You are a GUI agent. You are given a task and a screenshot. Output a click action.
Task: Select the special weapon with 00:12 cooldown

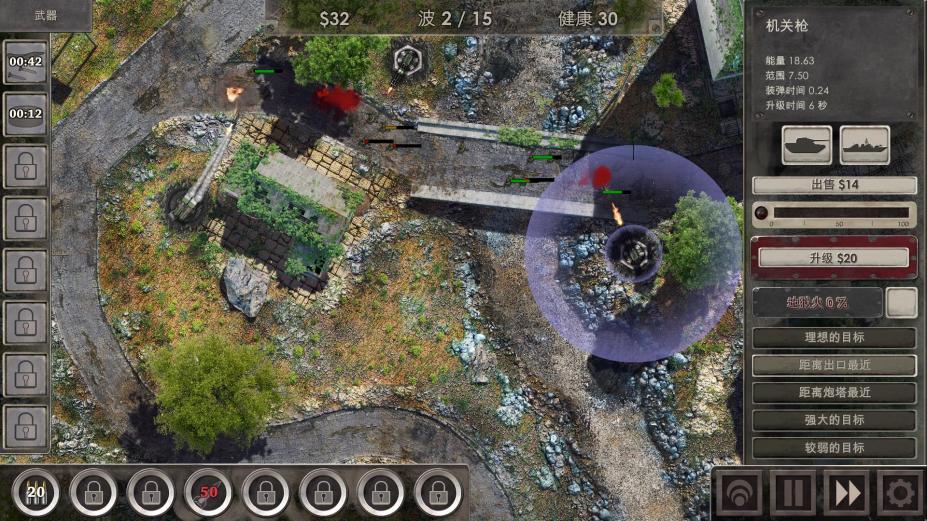26,113
